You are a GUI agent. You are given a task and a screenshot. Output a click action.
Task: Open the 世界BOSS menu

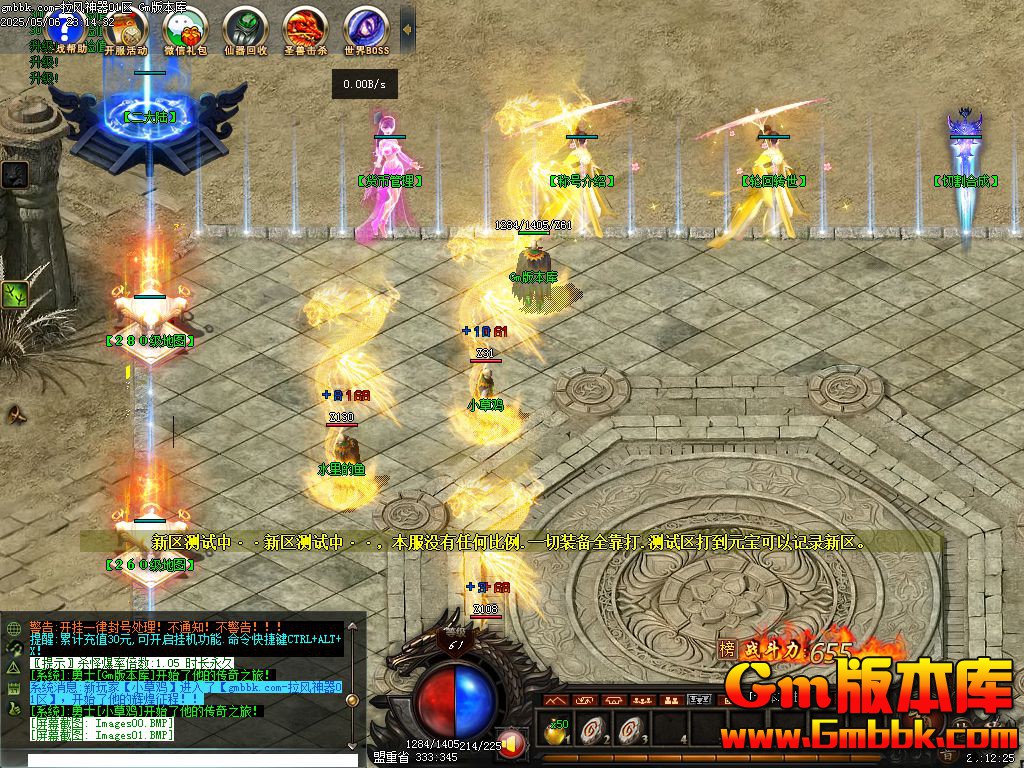[366, 28]
